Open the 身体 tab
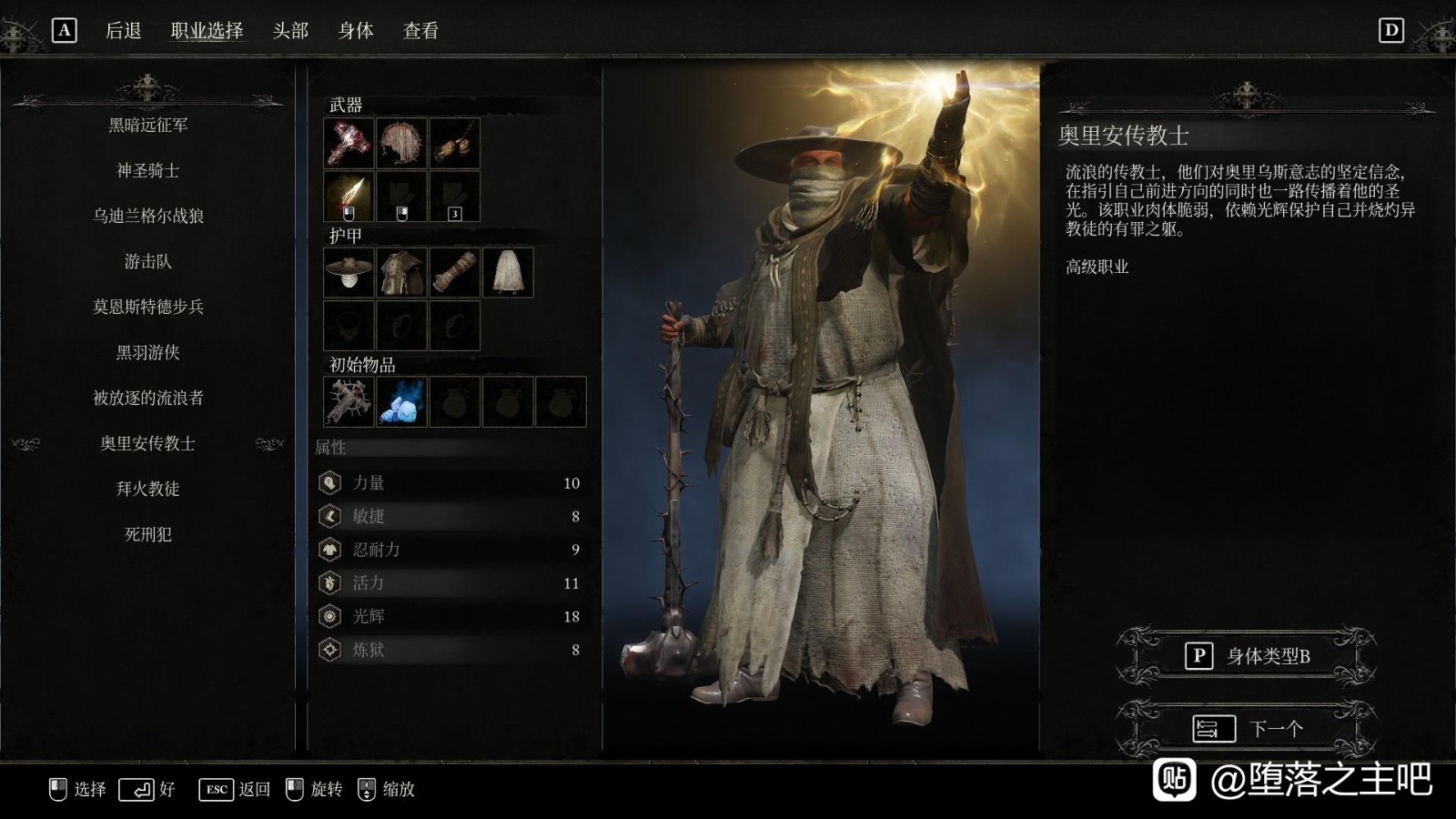 [x=357, y=30]
